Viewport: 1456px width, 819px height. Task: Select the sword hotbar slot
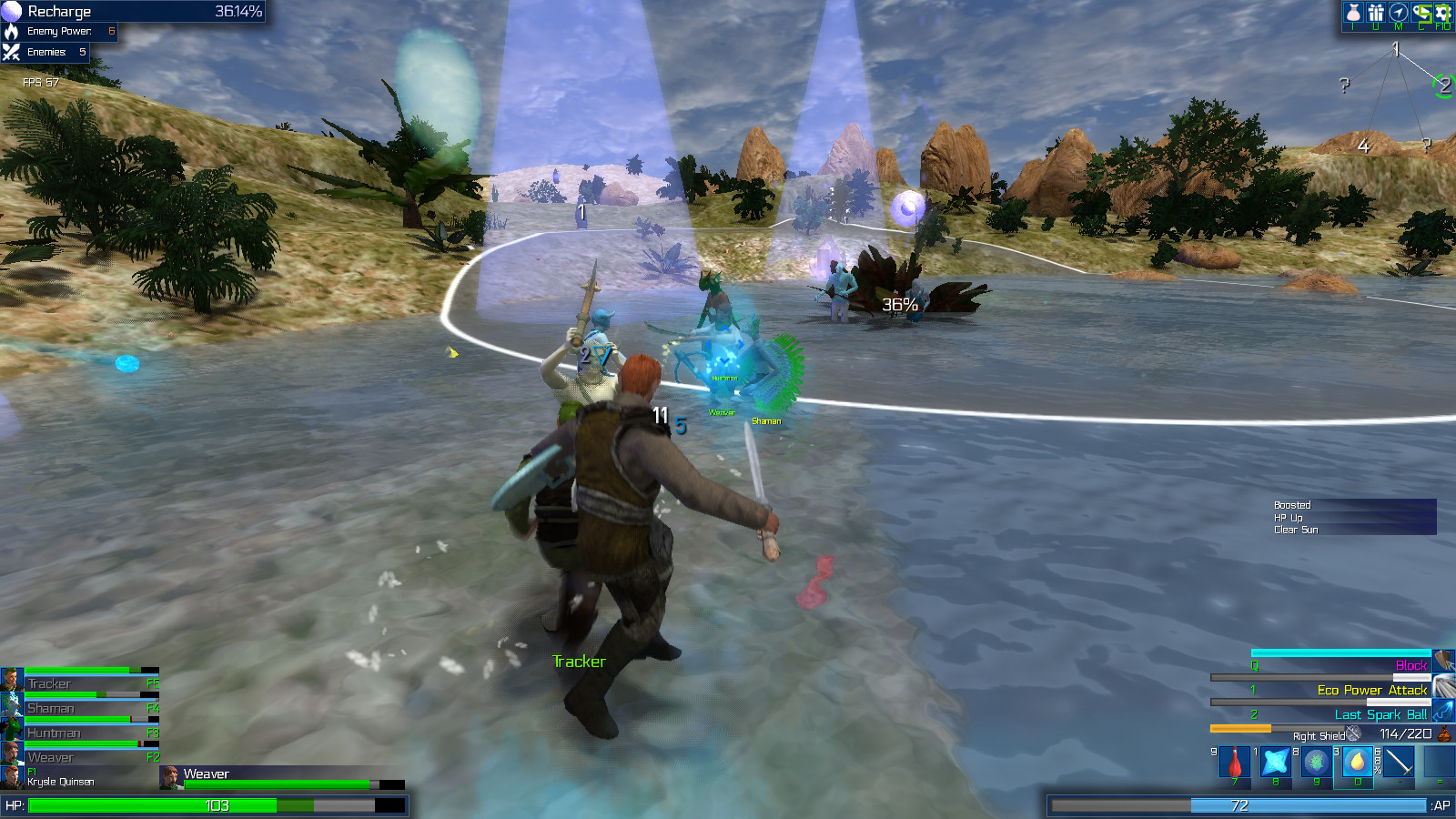(1399, 761)
